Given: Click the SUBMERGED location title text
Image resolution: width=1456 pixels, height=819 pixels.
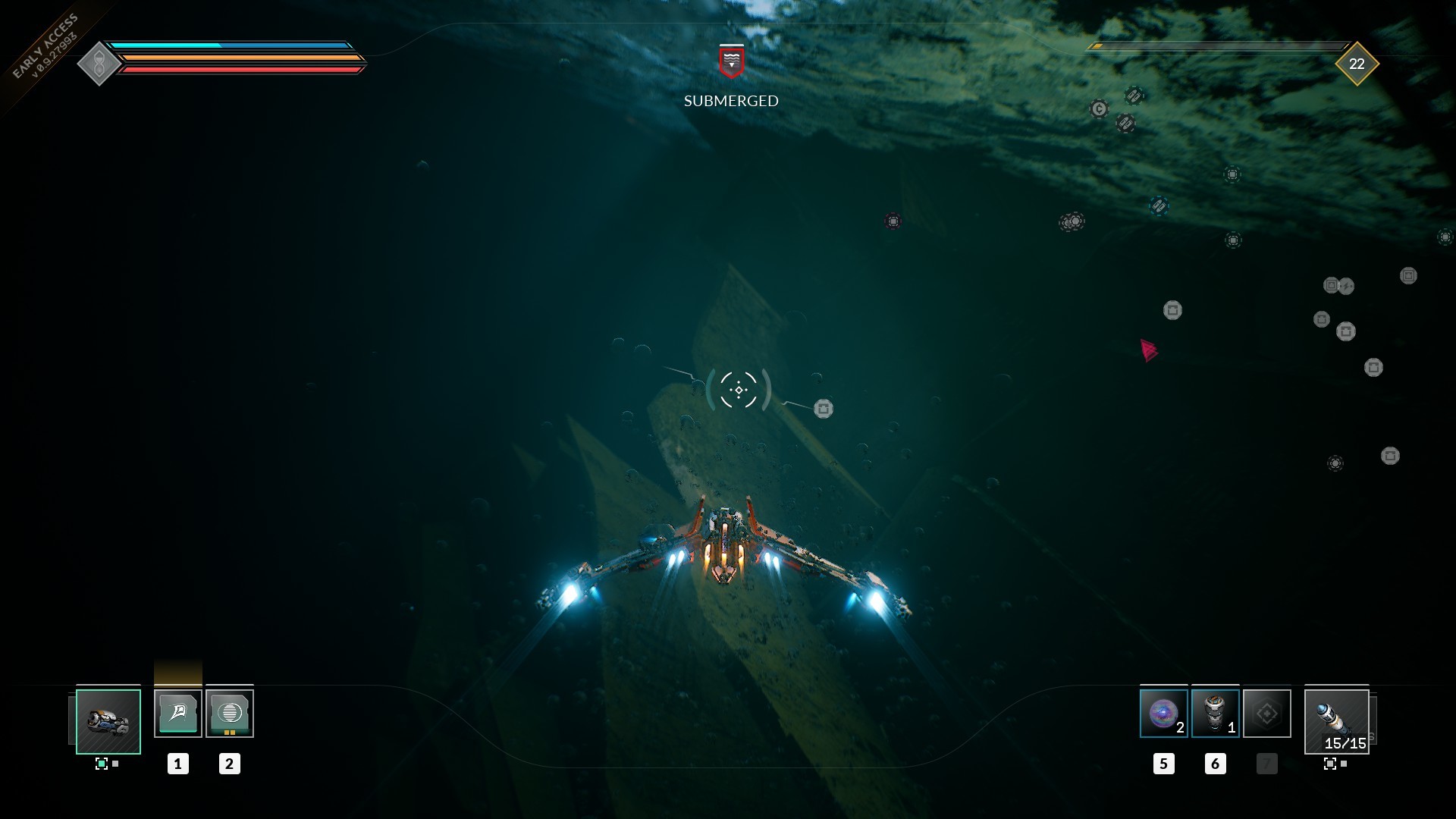Looking at the screenshot, I should click(730, 99).
